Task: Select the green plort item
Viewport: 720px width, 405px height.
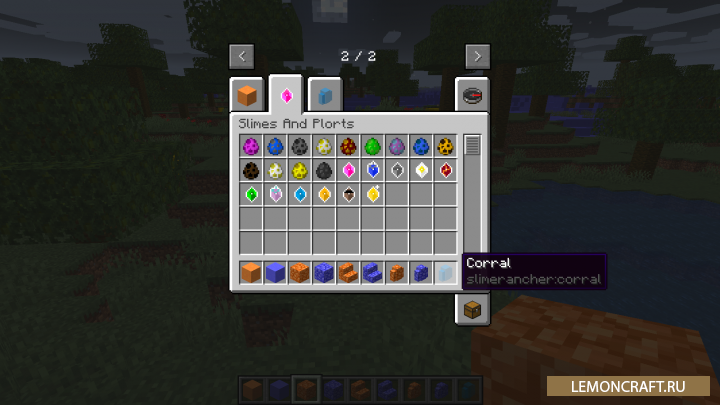Action: pyautogui.click(x=250, y=194)
